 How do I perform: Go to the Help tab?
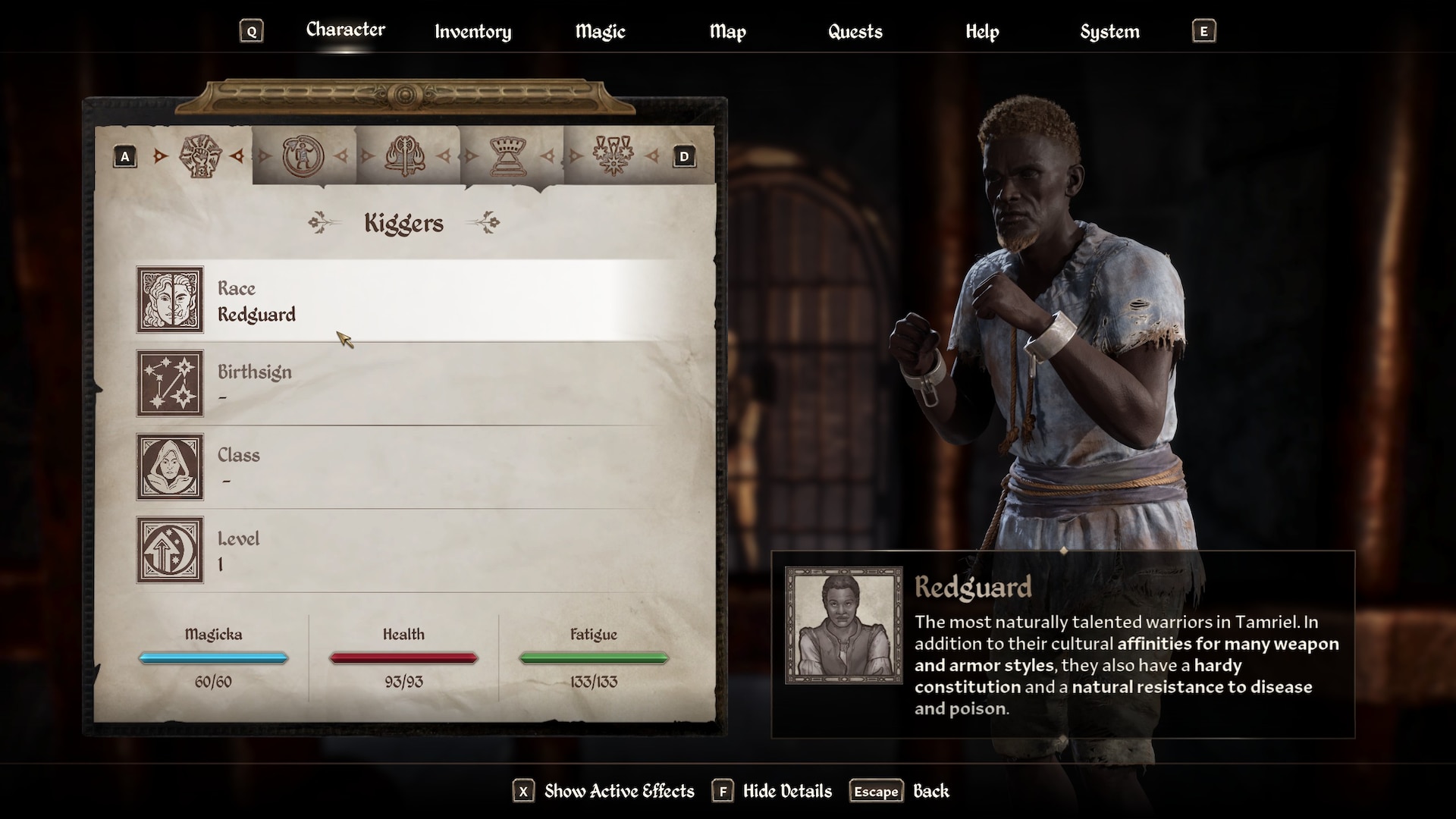pos(982,32)
